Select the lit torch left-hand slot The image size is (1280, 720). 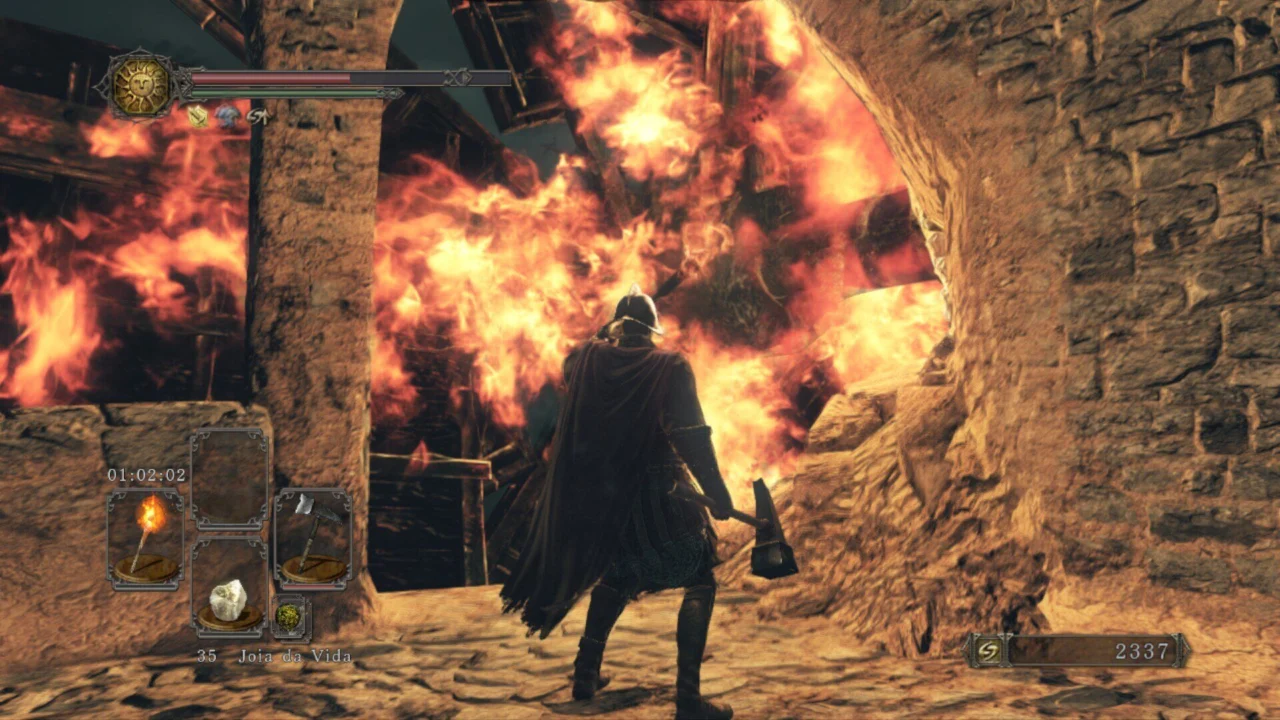[146, 538]
